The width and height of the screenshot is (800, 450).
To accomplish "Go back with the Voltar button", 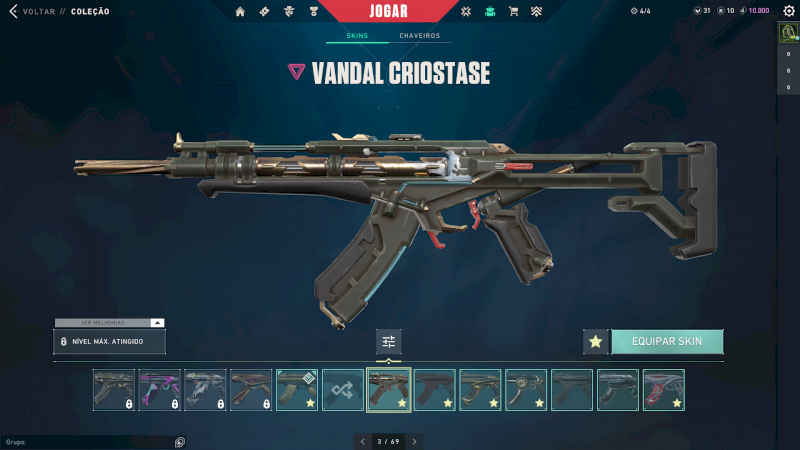I will (28, 12).
